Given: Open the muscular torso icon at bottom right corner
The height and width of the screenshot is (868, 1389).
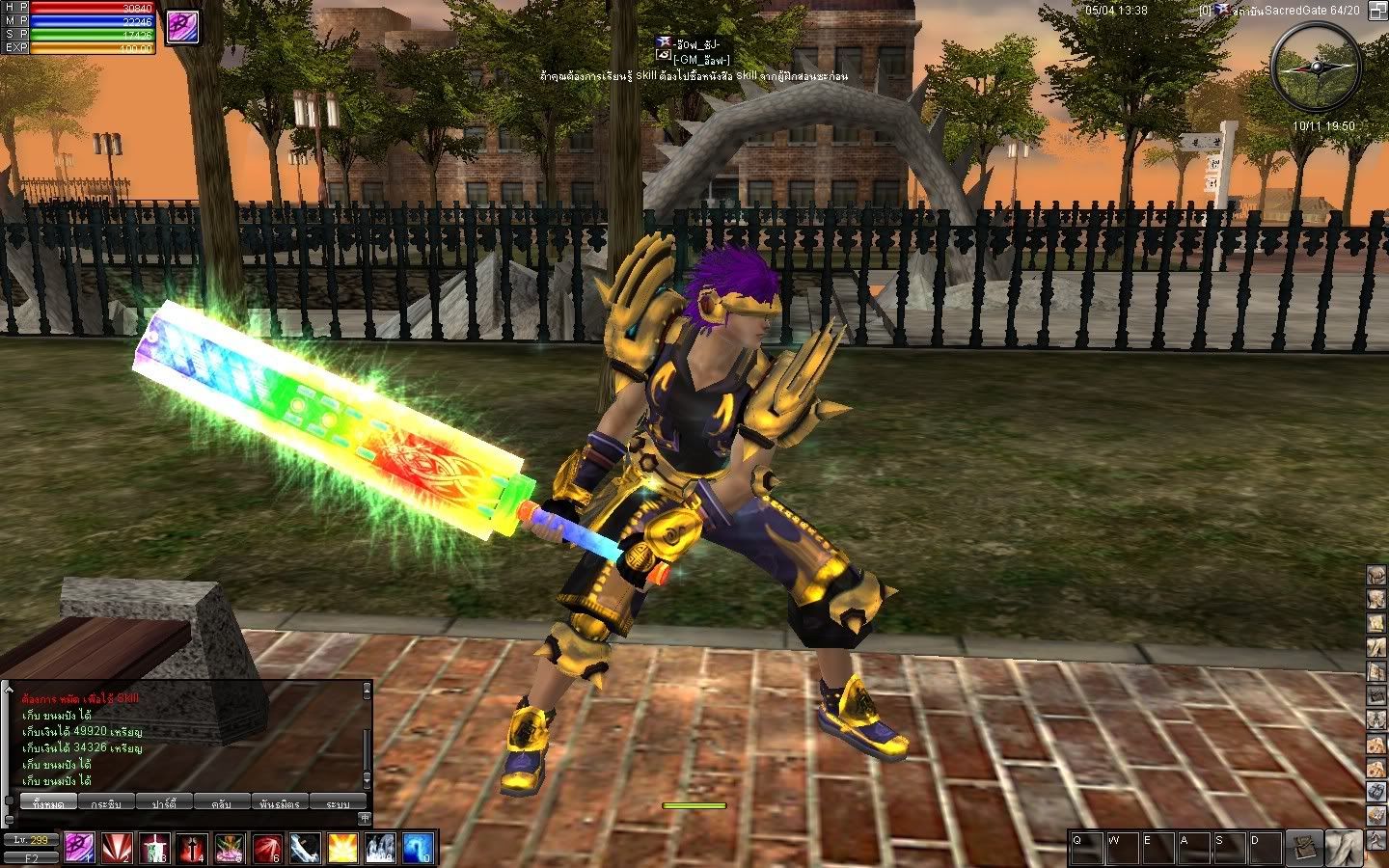Looking at the screenshot, I should click(1342, 847).
